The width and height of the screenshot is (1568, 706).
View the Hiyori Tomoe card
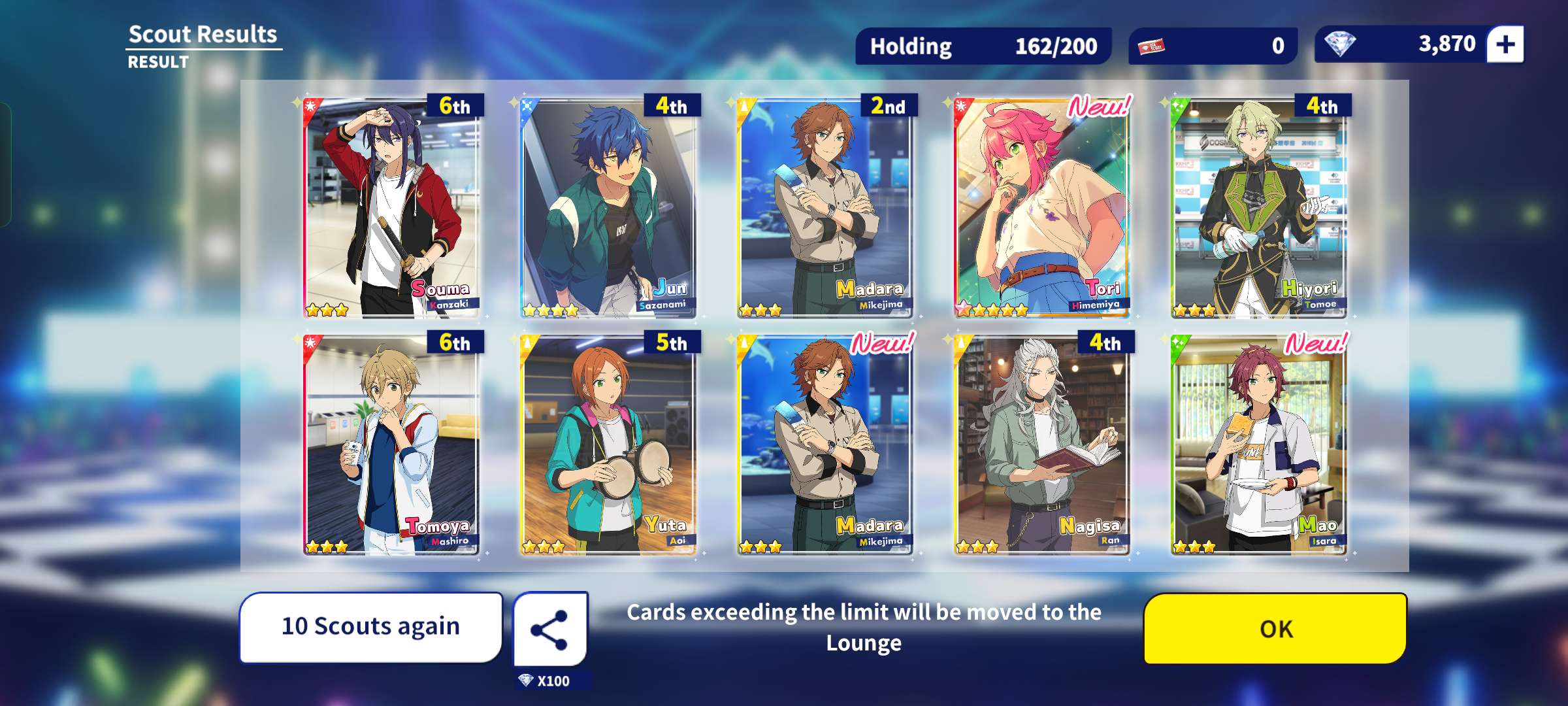pyautogui.click(x=1259, y=208)
